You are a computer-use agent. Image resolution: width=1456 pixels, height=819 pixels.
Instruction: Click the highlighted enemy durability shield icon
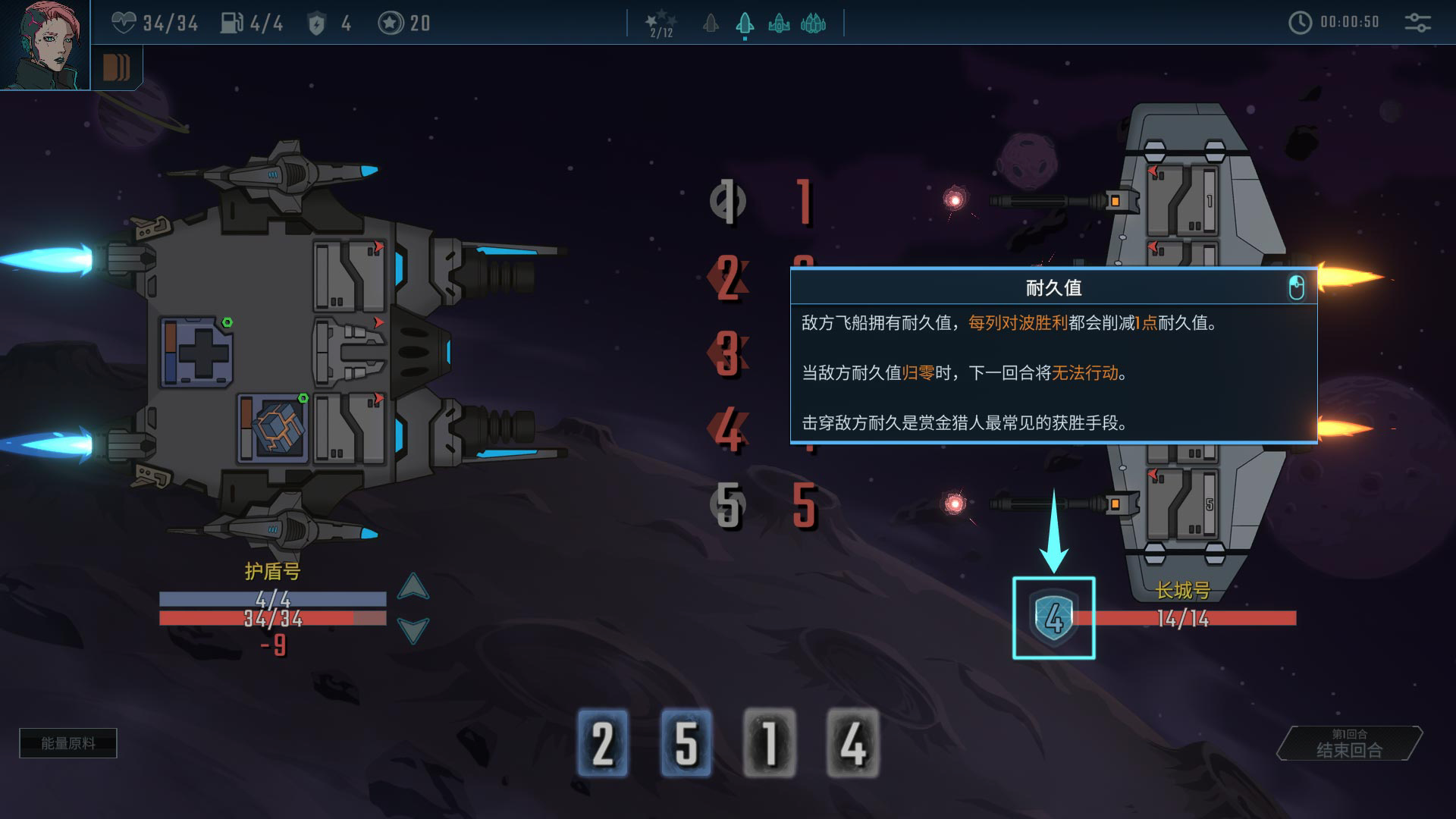[1053, 618]
